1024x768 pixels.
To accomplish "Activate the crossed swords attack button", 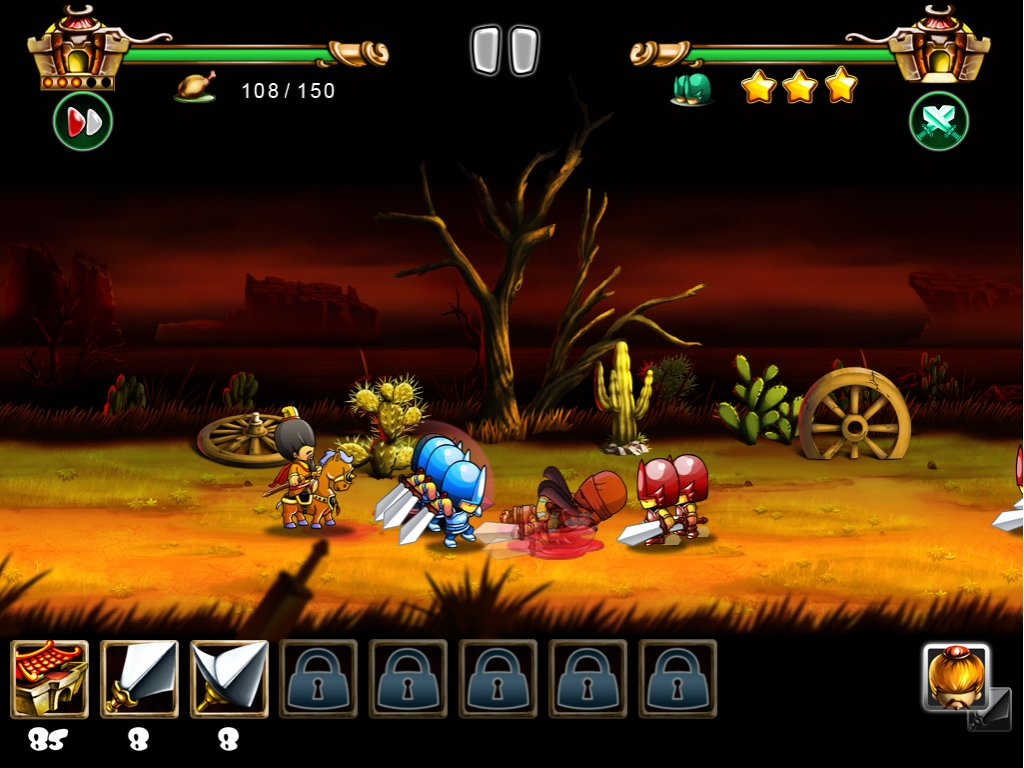I will click(x=938, y=122).
